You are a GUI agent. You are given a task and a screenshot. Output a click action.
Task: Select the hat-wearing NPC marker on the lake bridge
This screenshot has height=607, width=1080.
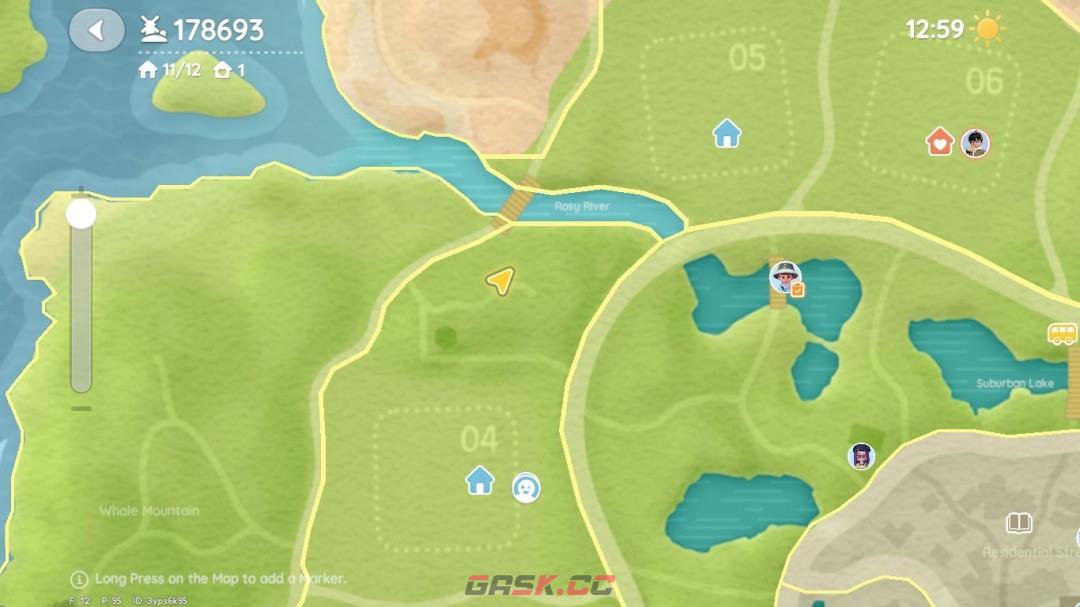[785, 277]
